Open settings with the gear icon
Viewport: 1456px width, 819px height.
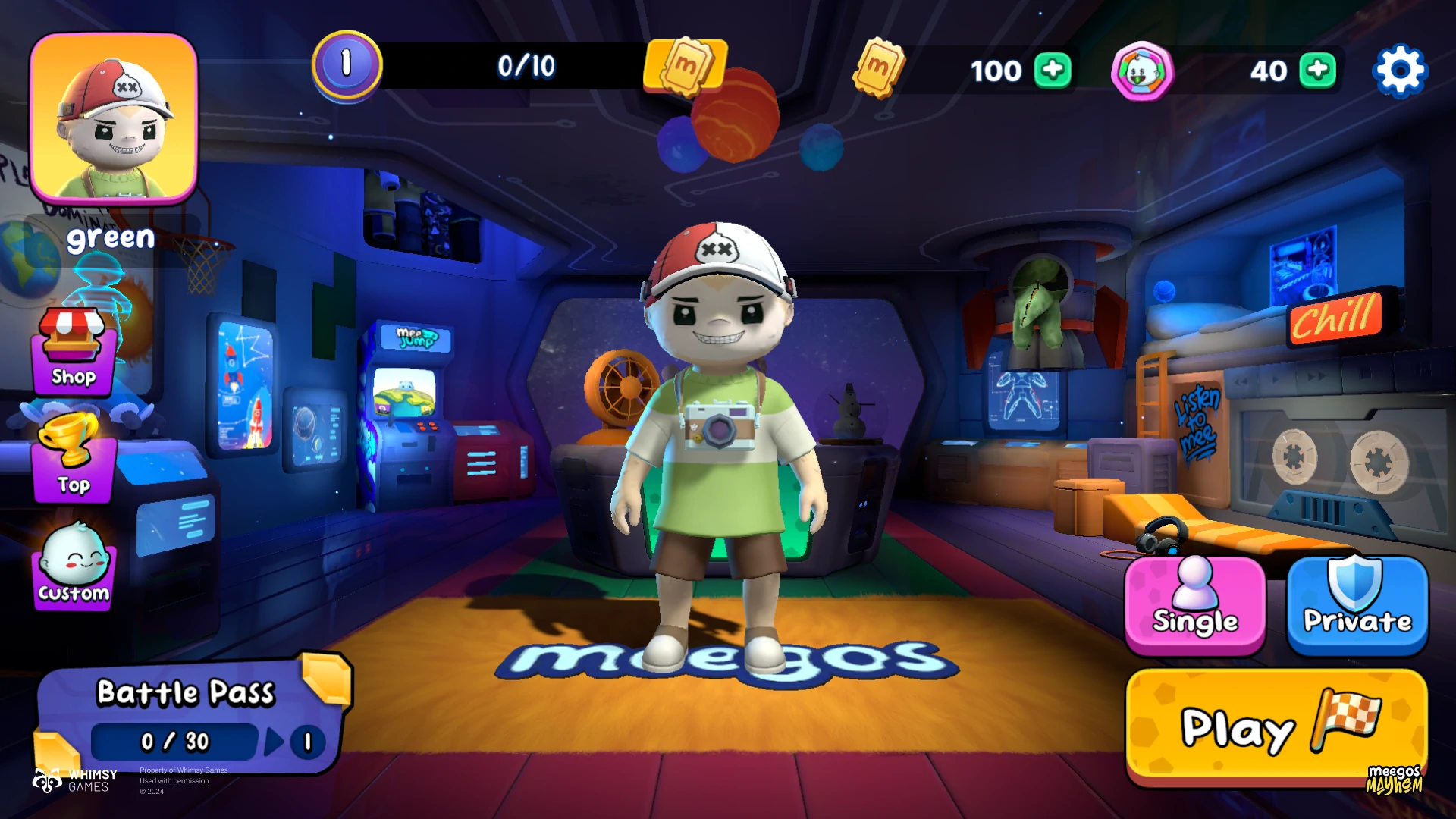(x=1400, y=71)
